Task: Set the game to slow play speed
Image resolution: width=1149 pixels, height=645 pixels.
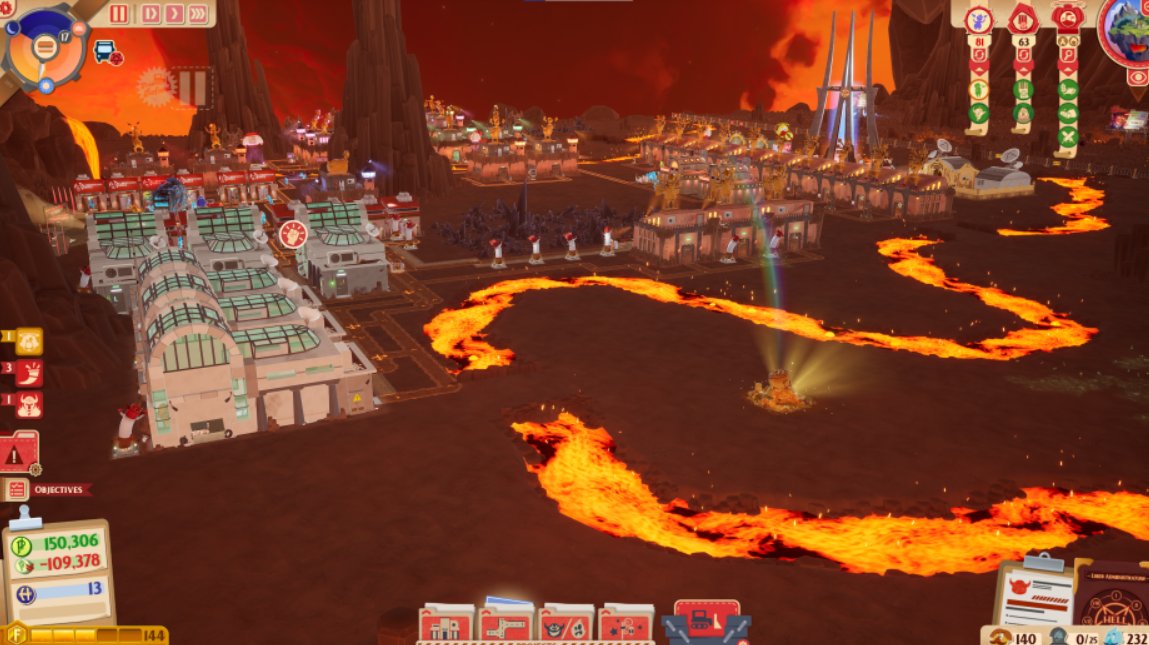Action: (x=150, y=13)
